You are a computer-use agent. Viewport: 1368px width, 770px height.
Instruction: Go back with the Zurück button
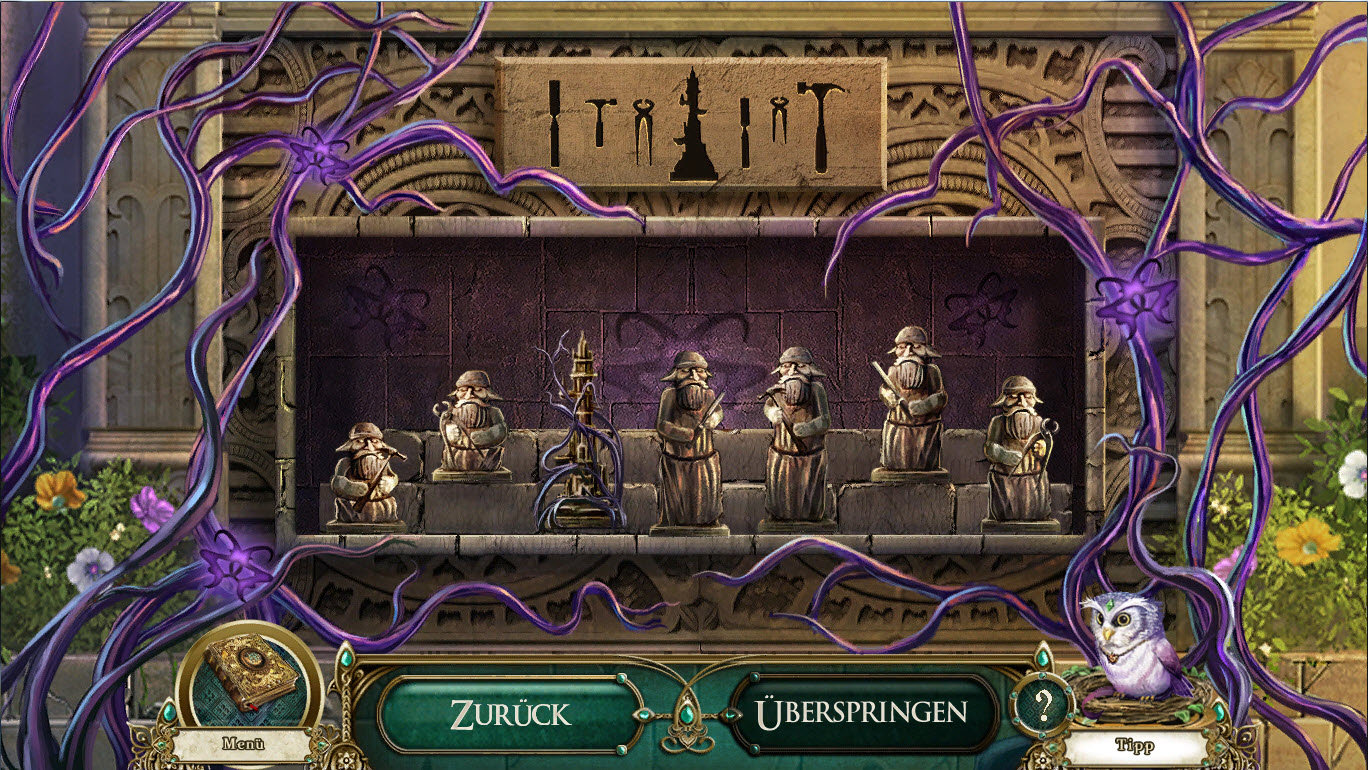[509, 713]
